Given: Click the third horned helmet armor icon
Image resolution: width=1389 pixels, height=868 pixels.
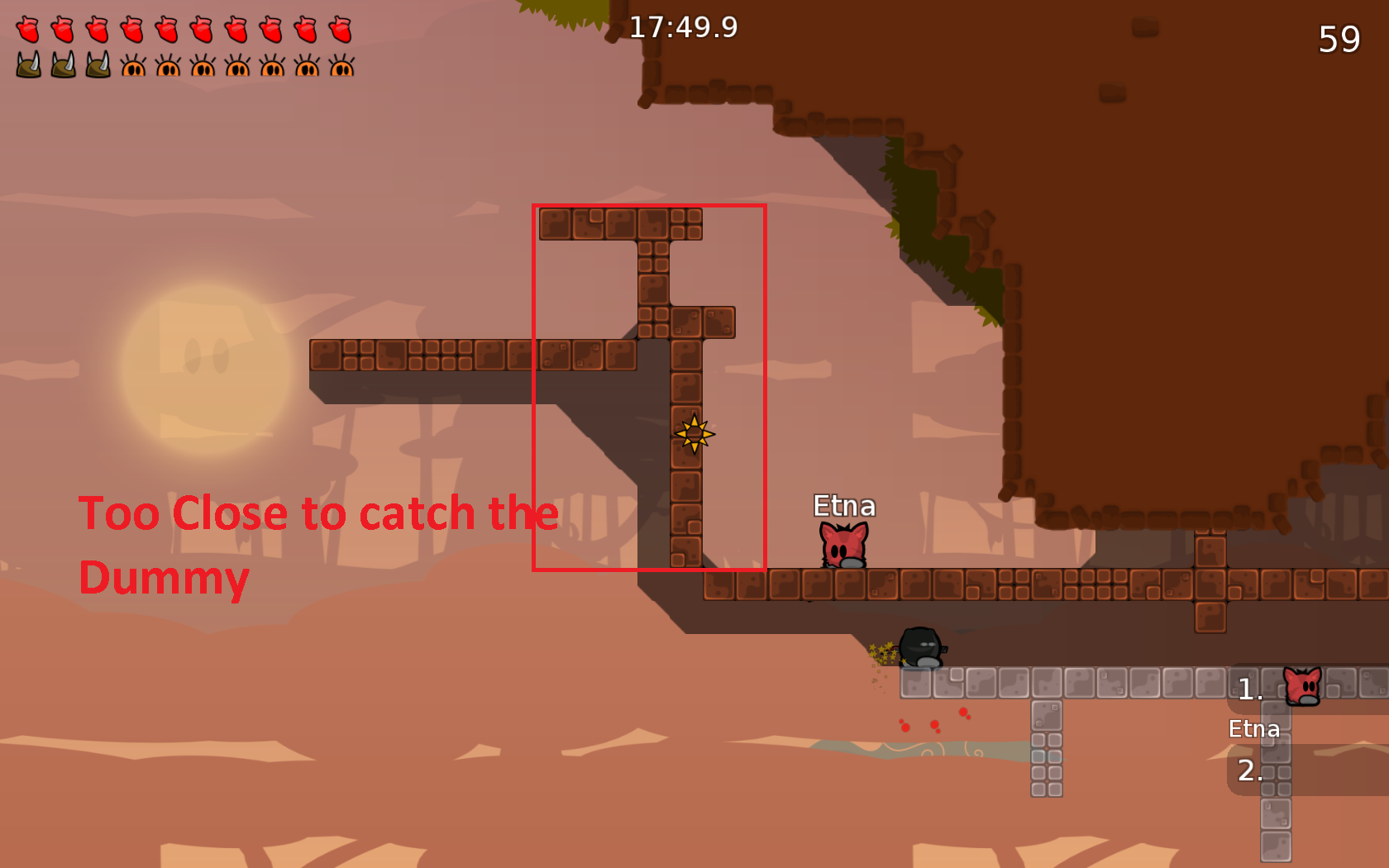Looking at the screenshot, I should coord(96,69).
